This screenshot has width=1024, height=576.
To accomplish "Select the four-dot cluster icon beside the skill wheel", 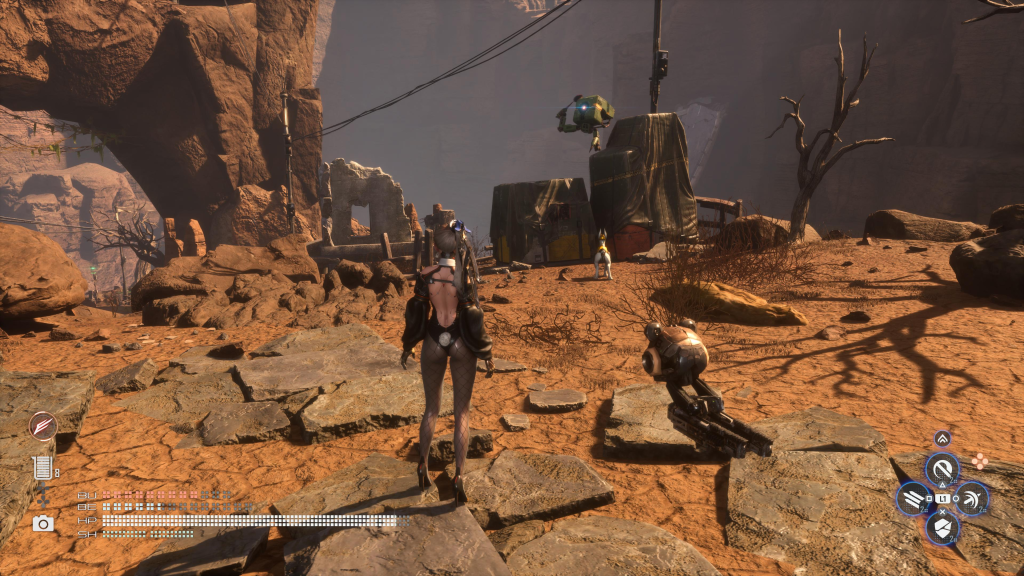I will coord(980,461).
